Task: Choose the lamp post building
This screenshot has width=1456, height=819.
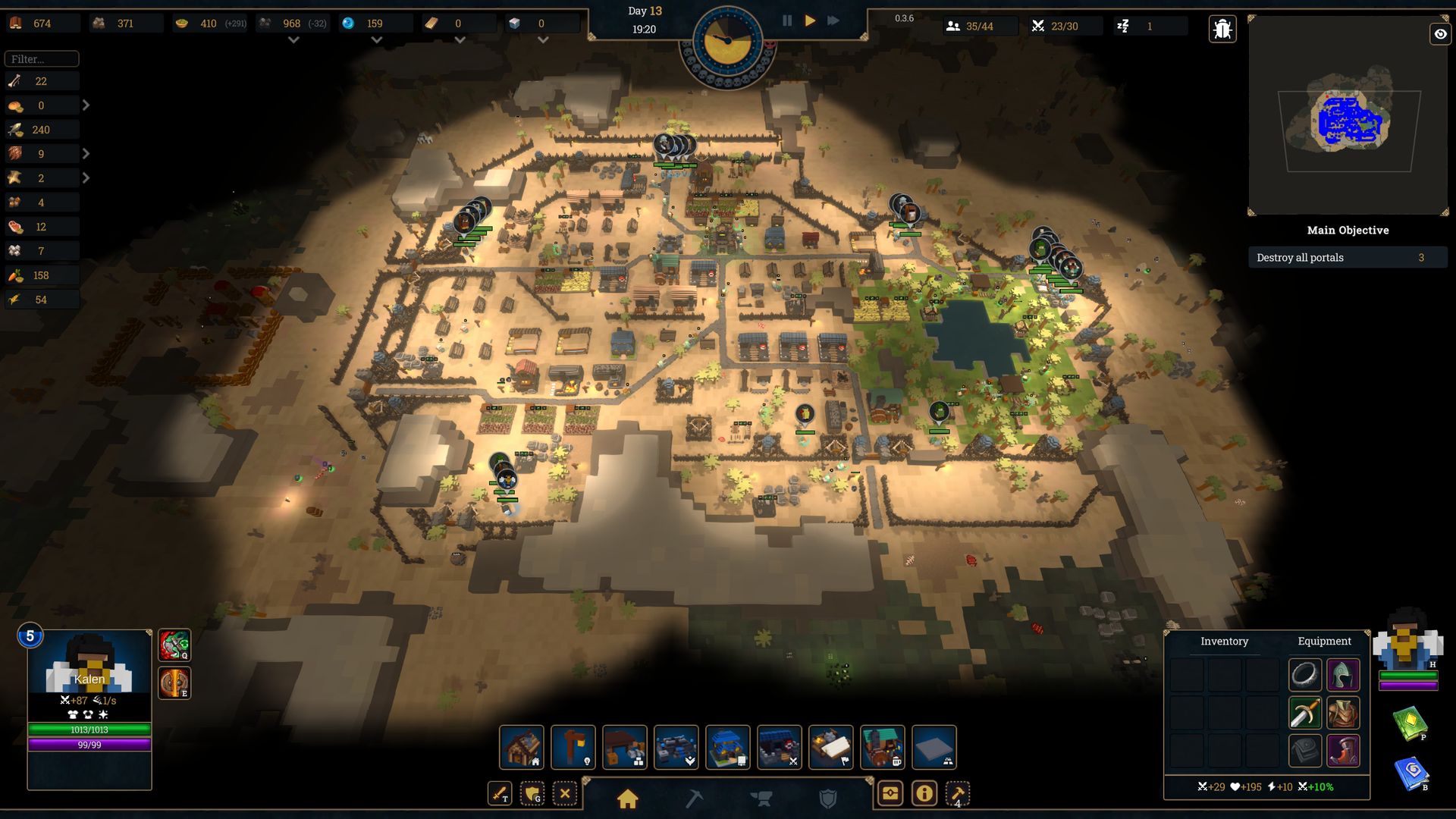Action: 573,747
